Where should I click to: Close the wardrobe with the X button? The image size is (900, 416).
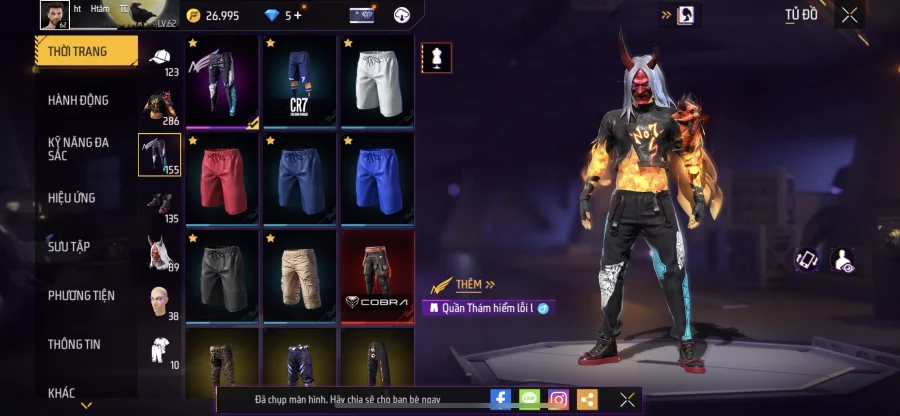tap(849, 15)
